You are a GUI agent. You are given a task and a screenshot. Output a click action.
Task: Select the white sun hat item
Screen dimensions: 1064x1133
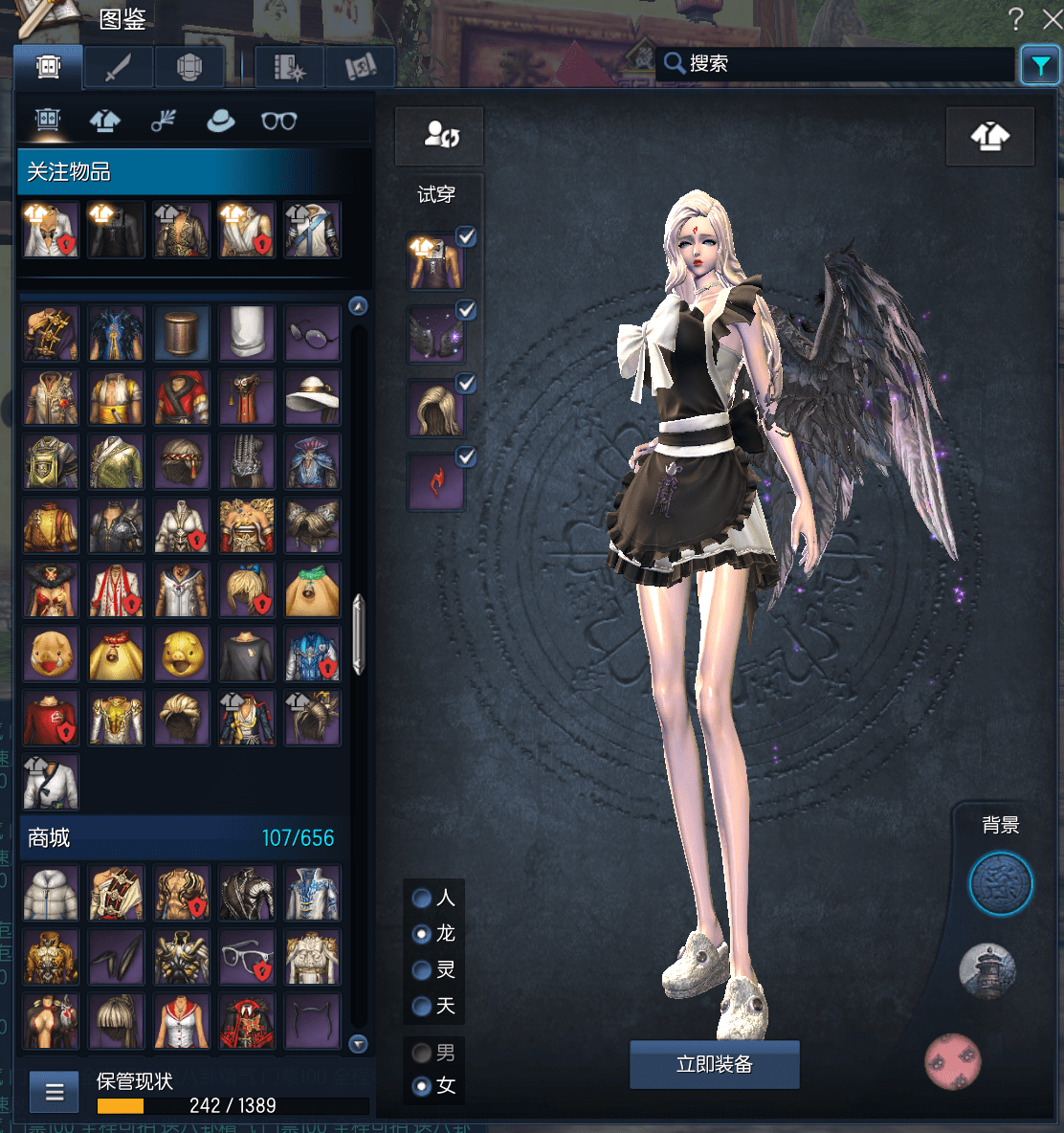[x=312, y=398]
